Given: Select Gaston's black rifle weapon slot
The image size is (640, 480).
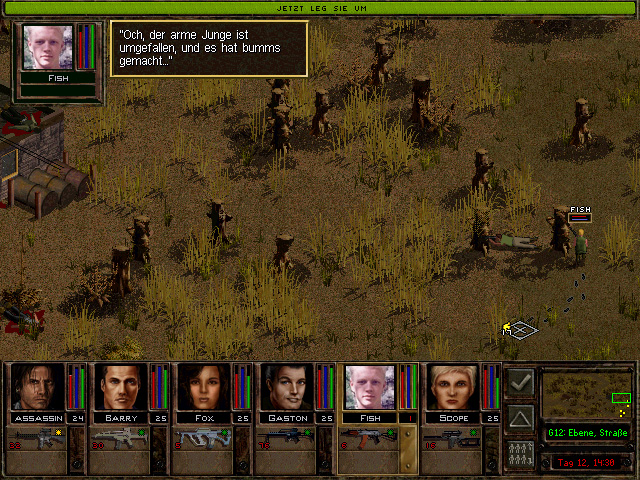Looking at the screenshot, I should (285, 439).
